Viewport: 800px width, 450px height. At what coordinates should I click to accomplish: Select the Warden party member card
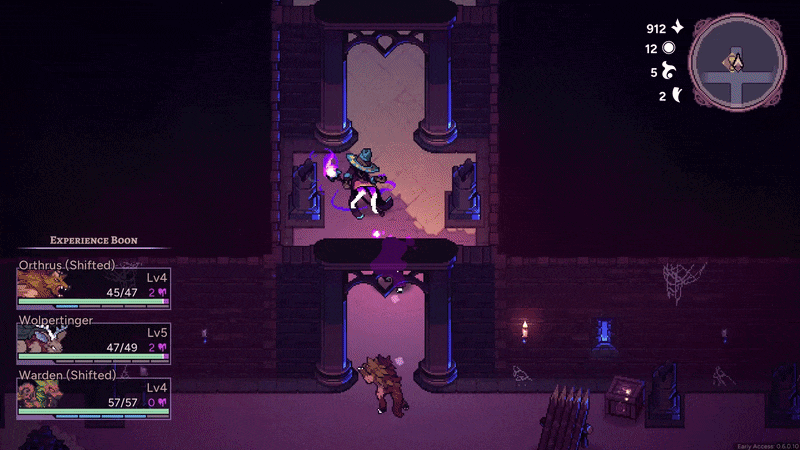93,394
